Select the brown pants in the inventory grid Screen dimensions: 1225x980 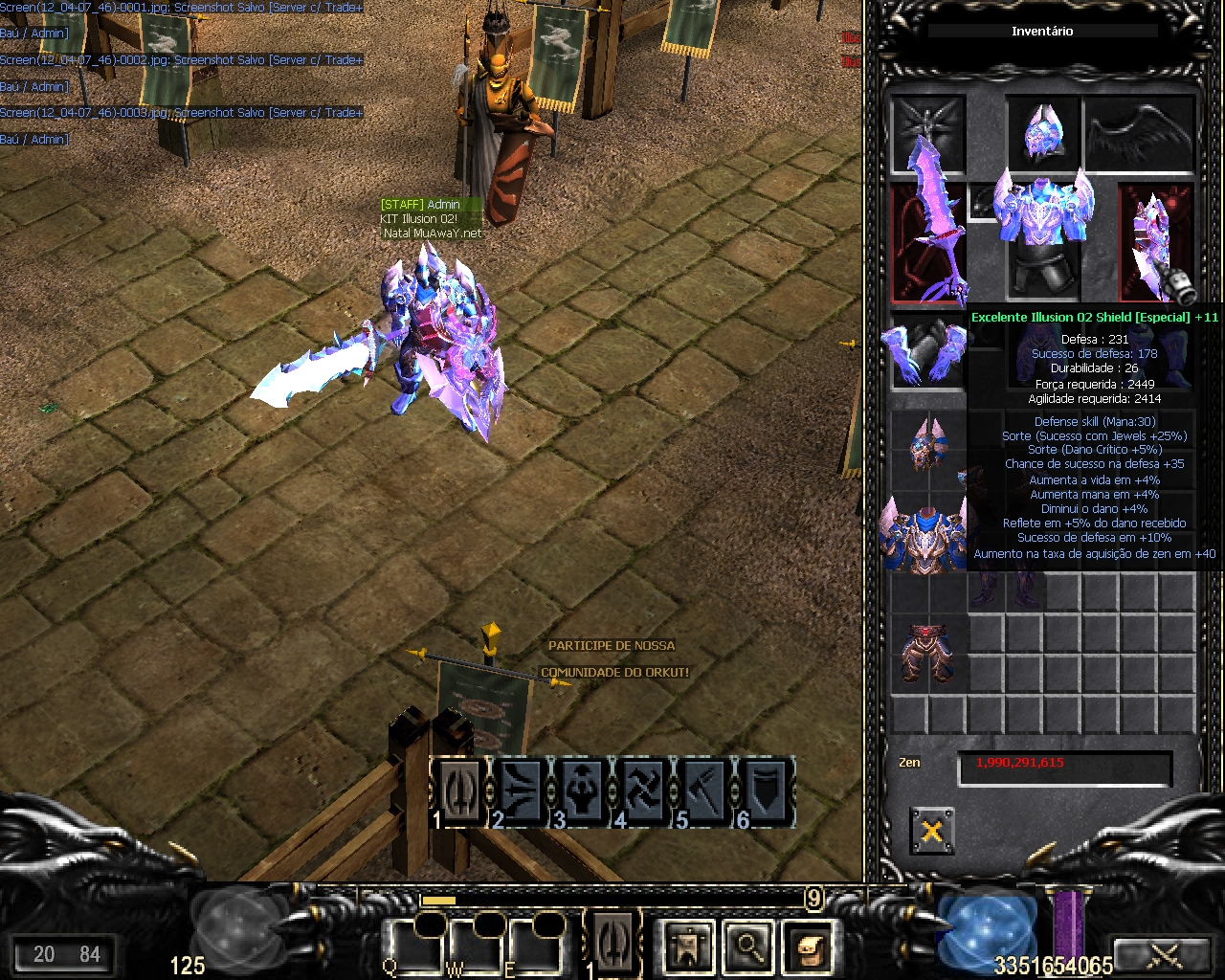point(926,653)
